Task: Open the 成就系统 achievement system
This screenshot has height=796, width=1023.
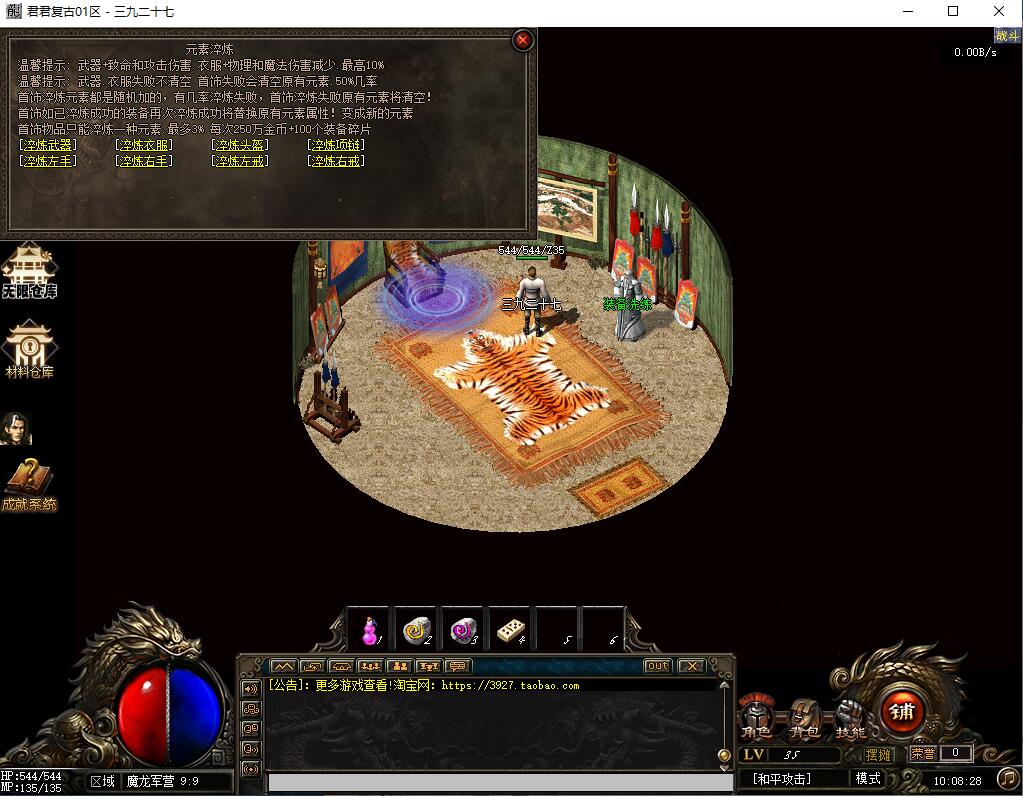Action: 29,485
